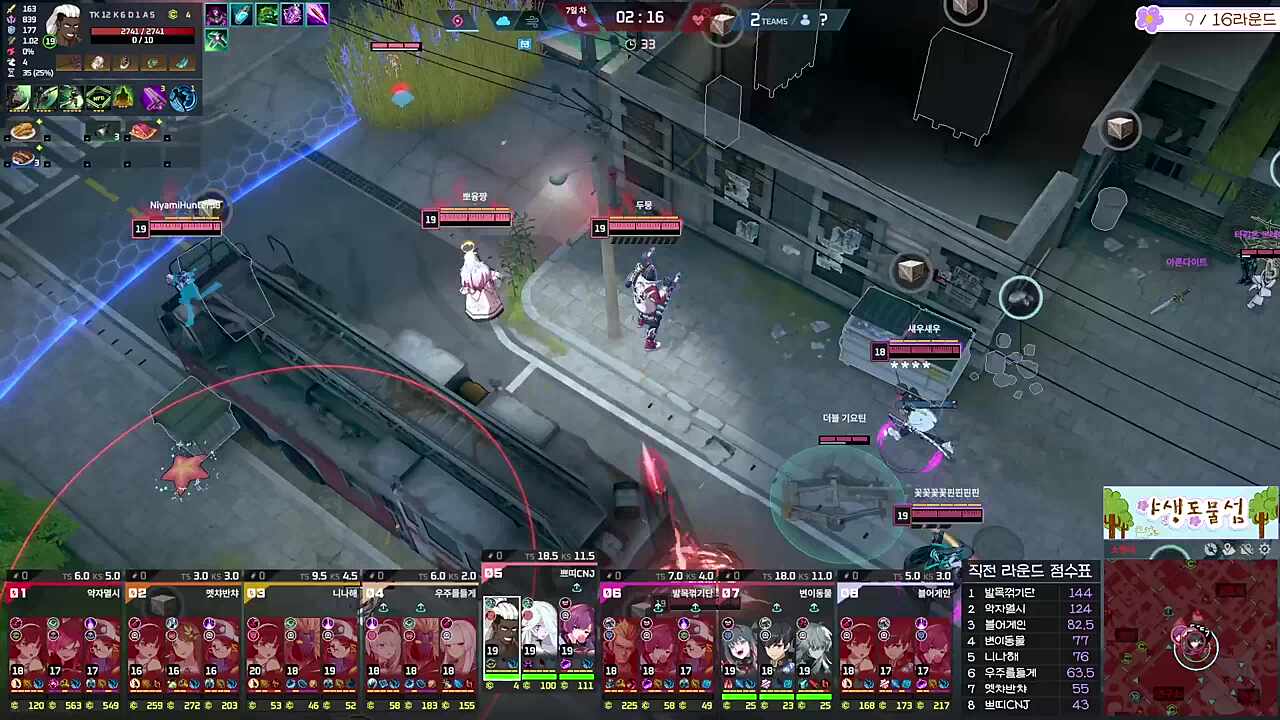Toggle the minimap settings gear icon
Image resolution: width=1280 pixels, height=720 pixels.
tap(1263, 549)
